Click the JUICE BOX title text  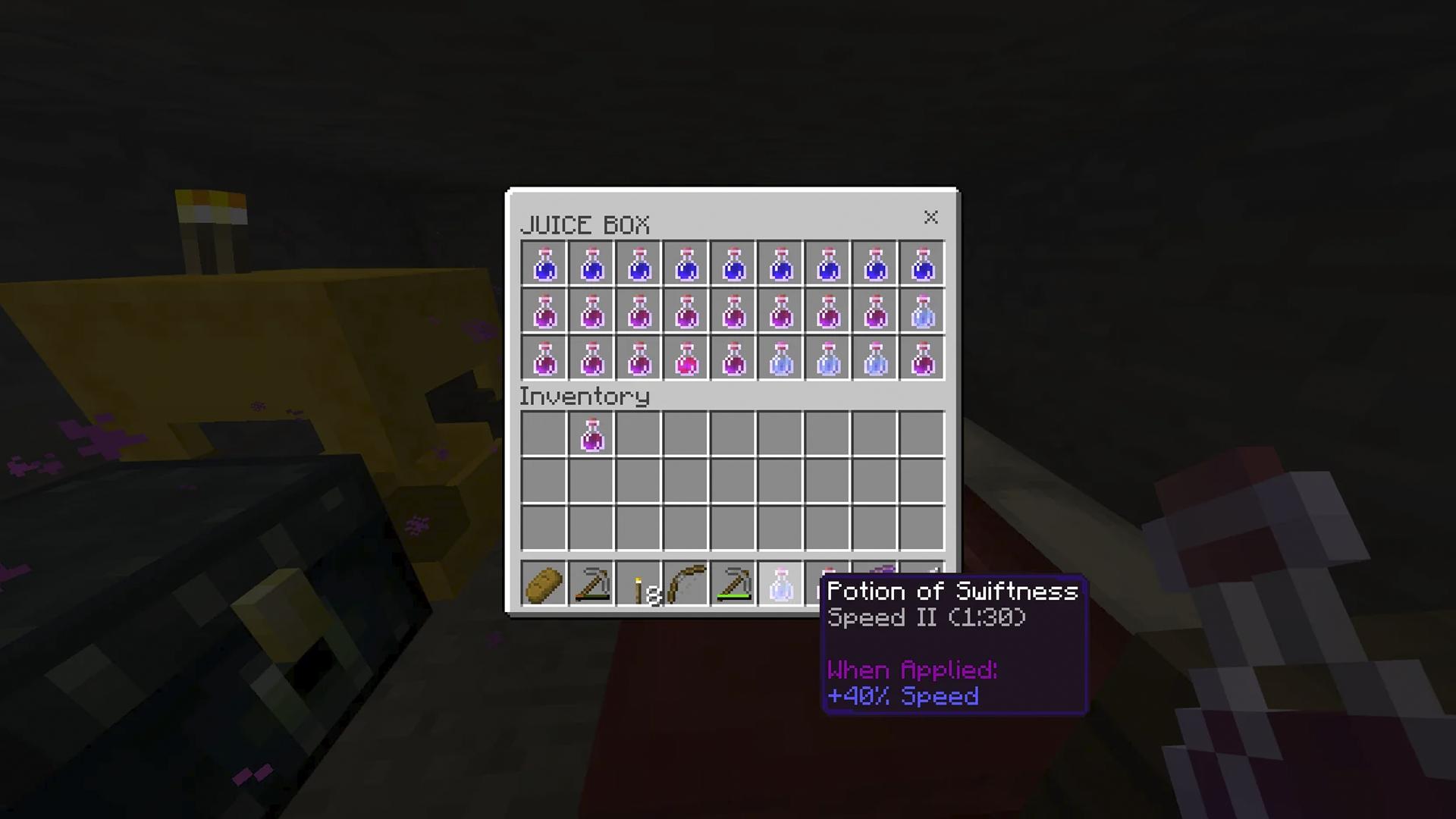(585, 224)
